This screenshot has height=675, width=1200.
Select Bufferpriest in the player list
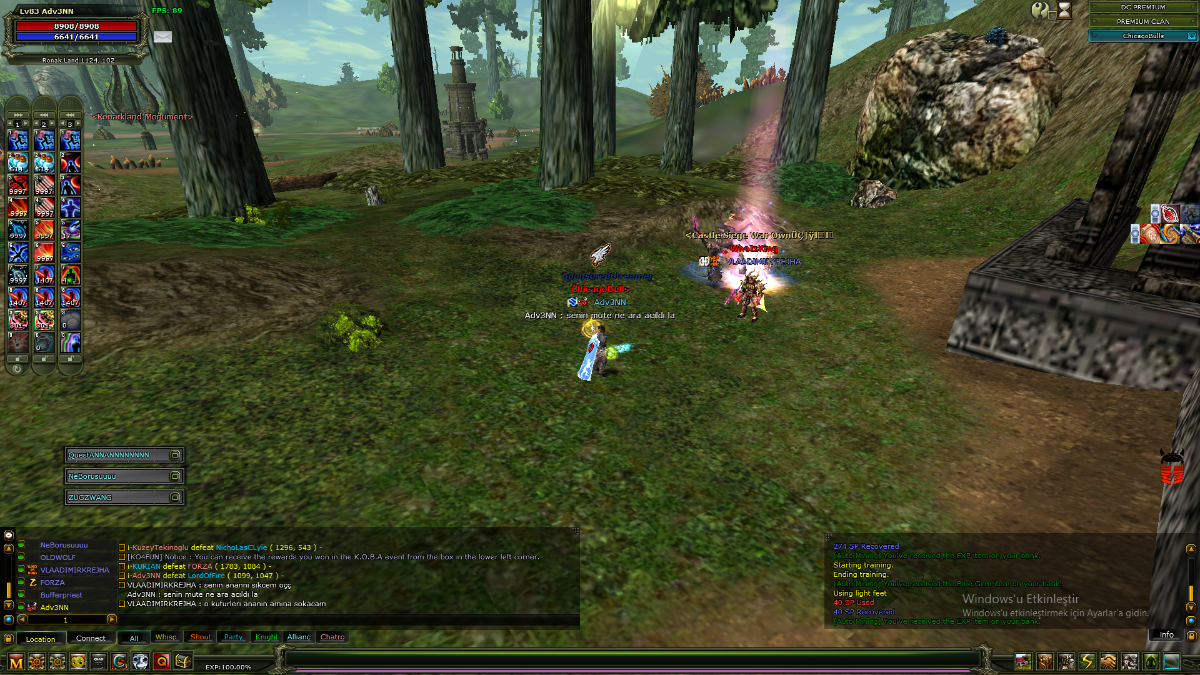click(62, 595)
